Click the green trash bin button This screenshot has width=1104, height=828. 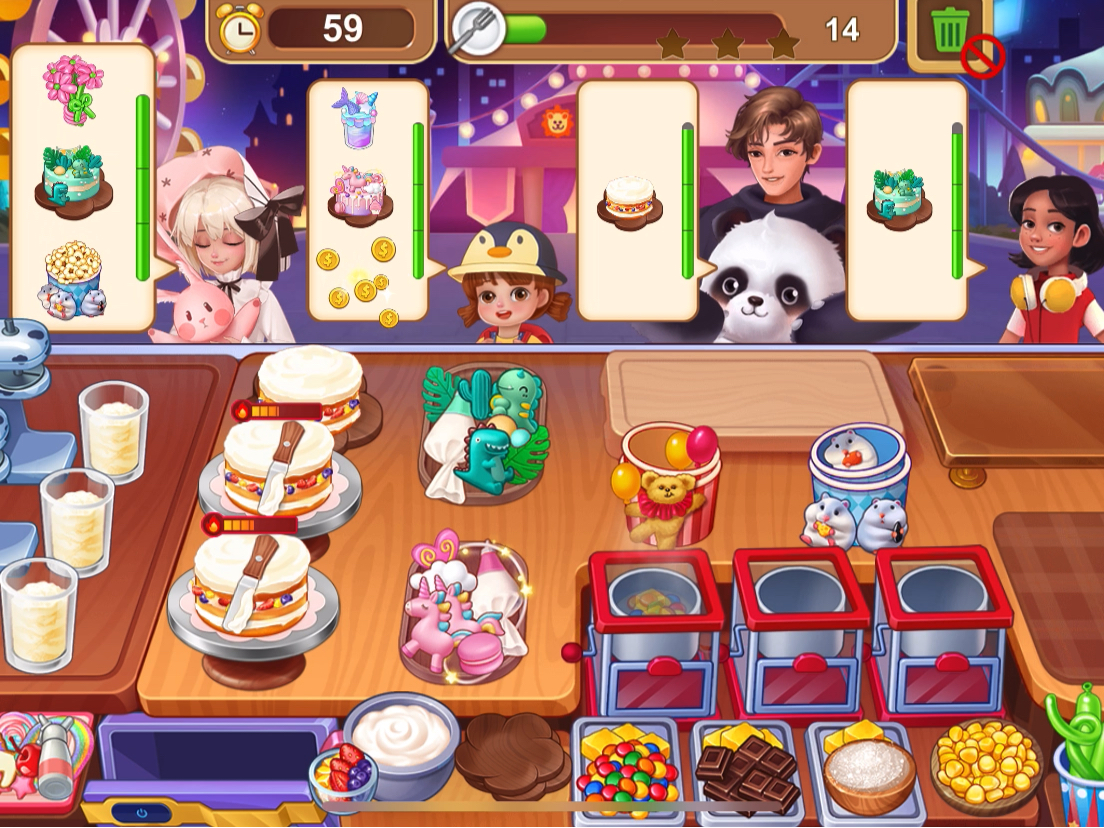tap(947, 32)
